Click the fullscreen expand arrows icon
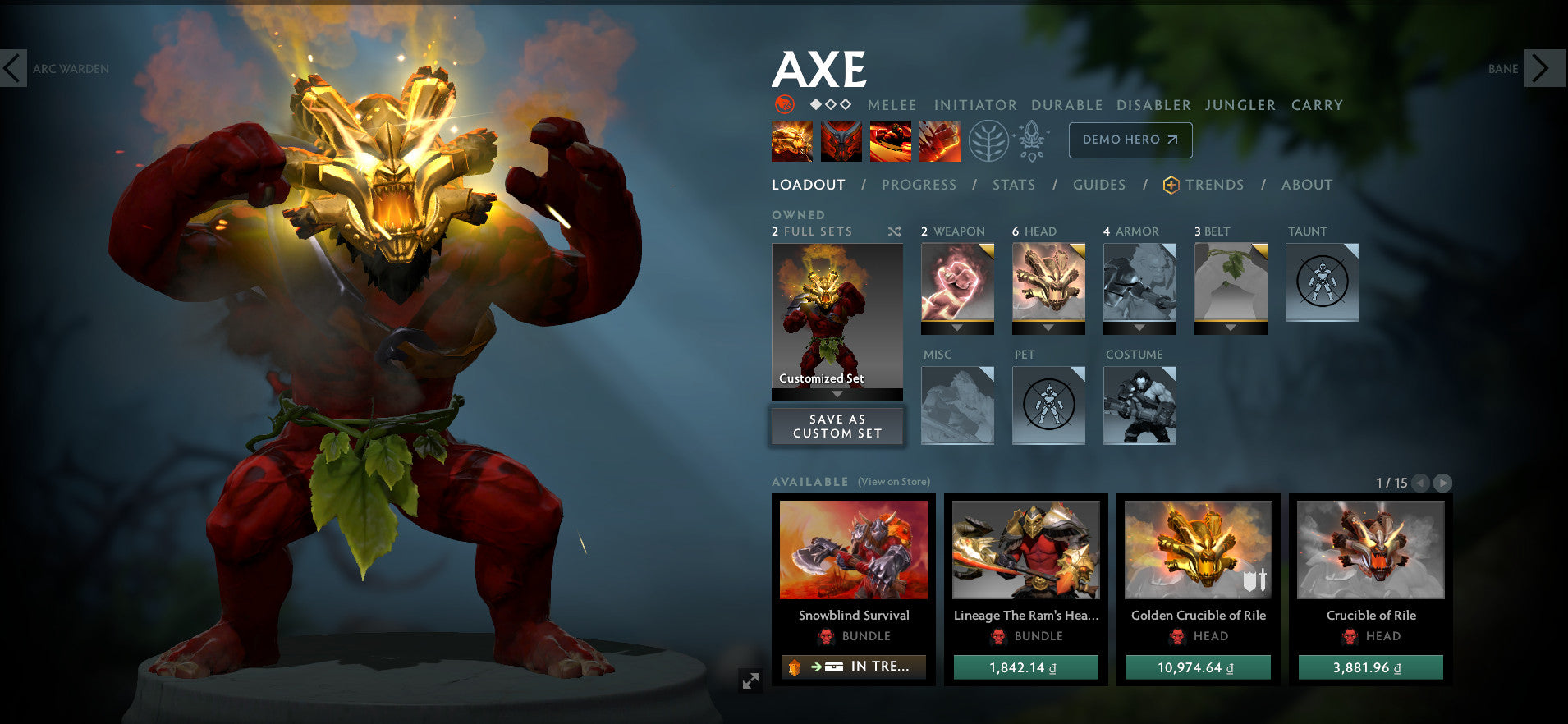Screen dimensions: 1568x724 point(750,680)
